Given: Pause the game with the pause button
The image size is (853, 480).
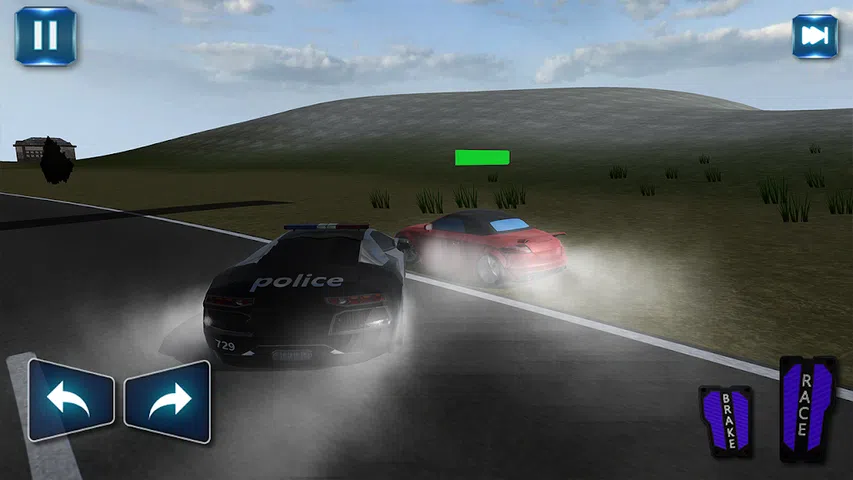Looking at the screenshot, I should click(45, 36).
